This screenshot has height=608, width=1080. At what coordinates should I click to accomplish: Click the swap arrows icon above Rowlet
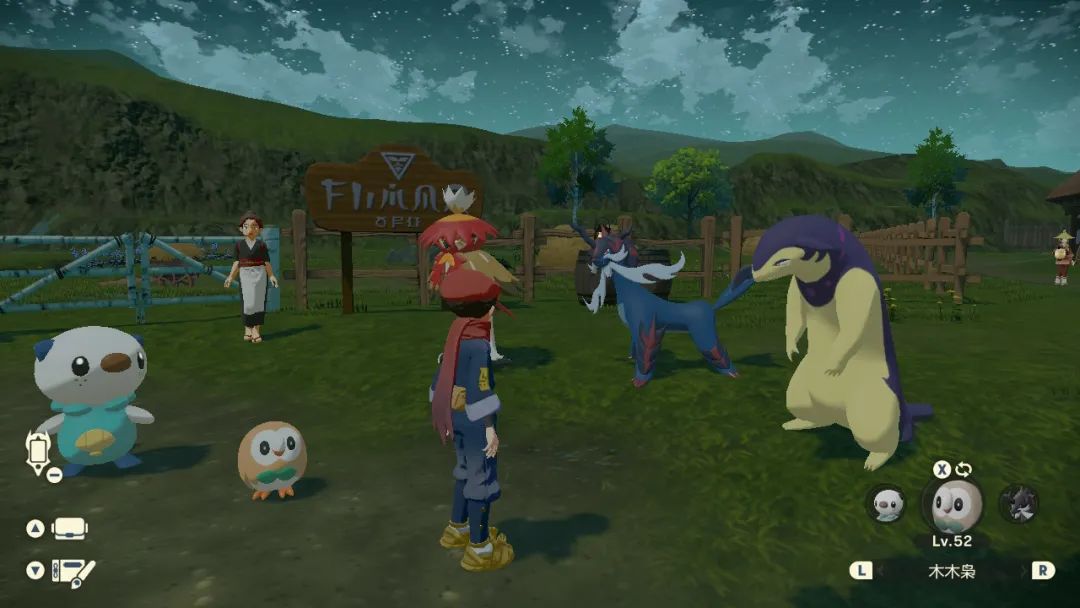click(x=964, y=469)
